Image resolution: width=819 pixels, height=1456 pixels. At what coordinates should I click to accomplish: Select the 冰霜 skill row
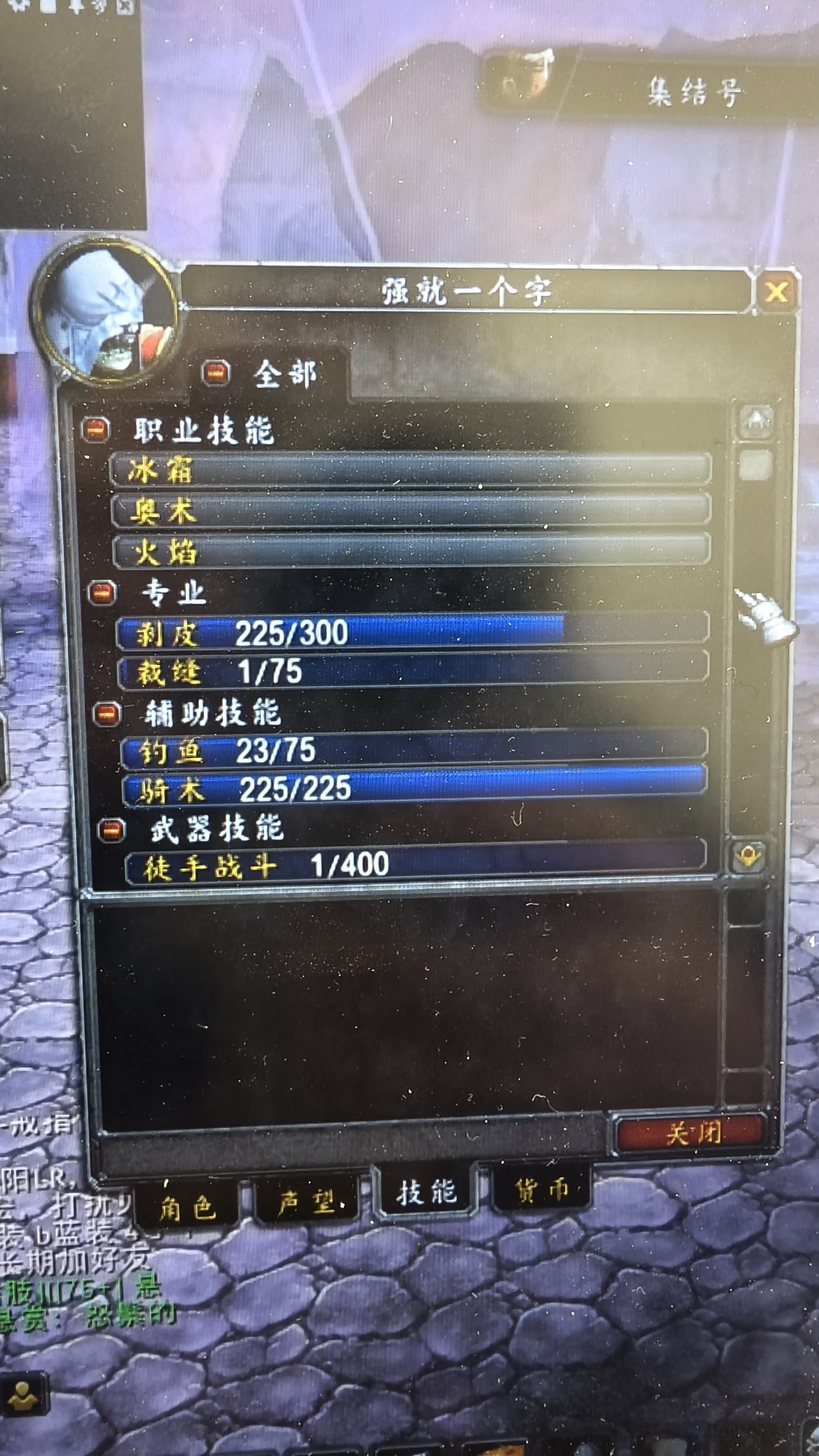pyautogui.click(x=410, y=470)
